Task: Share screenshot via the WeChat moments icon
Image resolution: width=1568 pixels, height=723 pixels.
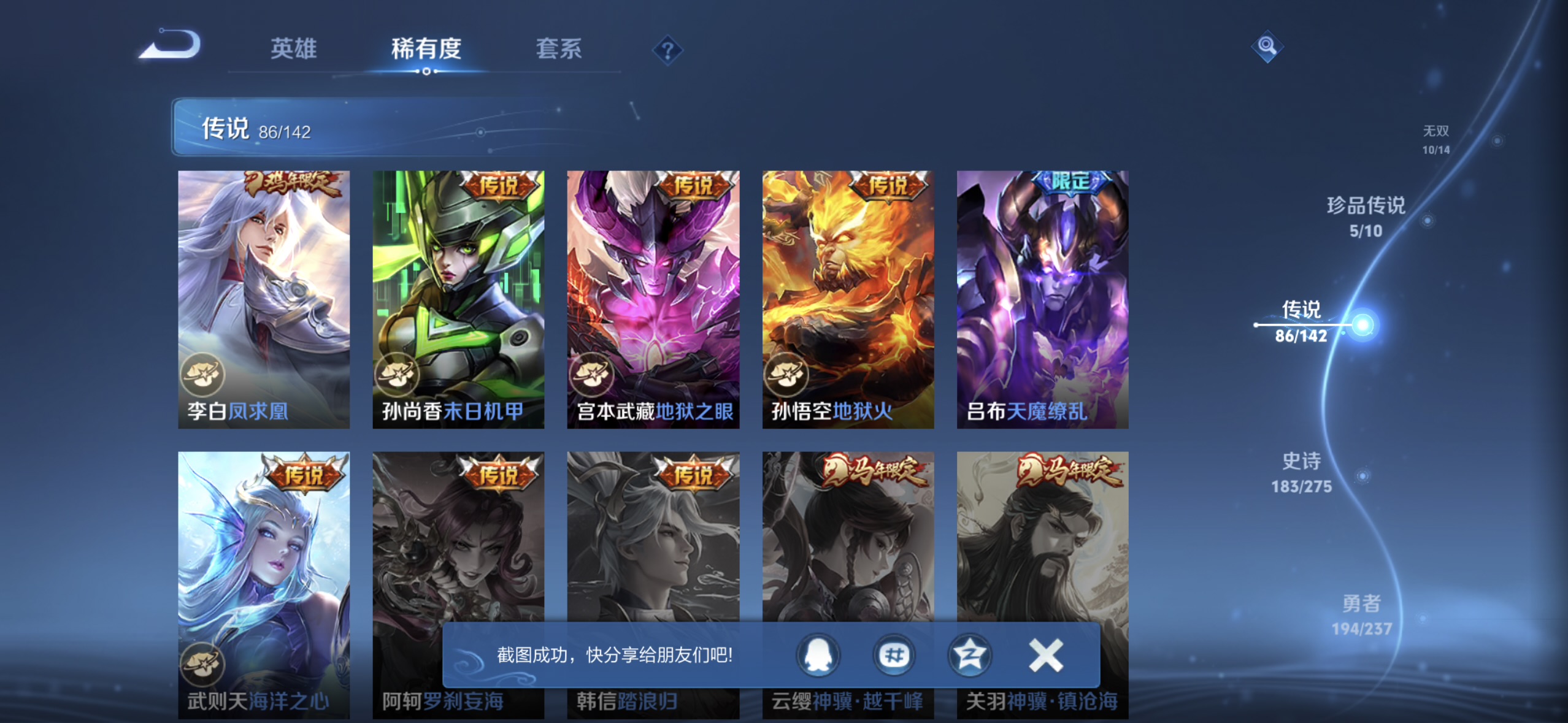Action: coord(894,655)
